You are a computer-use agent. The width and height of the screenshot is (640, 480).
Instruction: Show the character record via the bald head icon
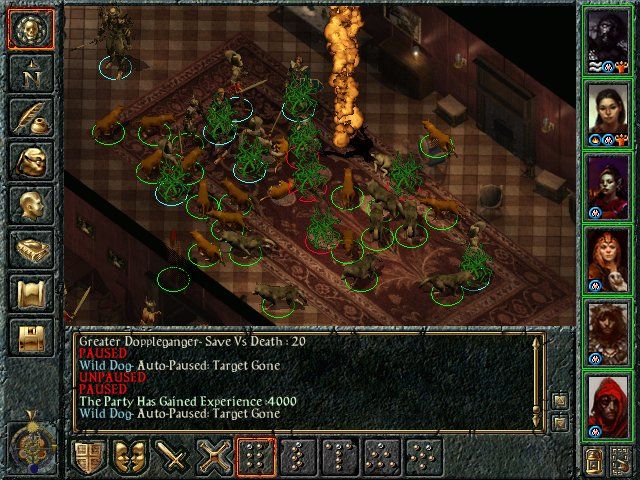pyautogui.click(x=28, y=206)
